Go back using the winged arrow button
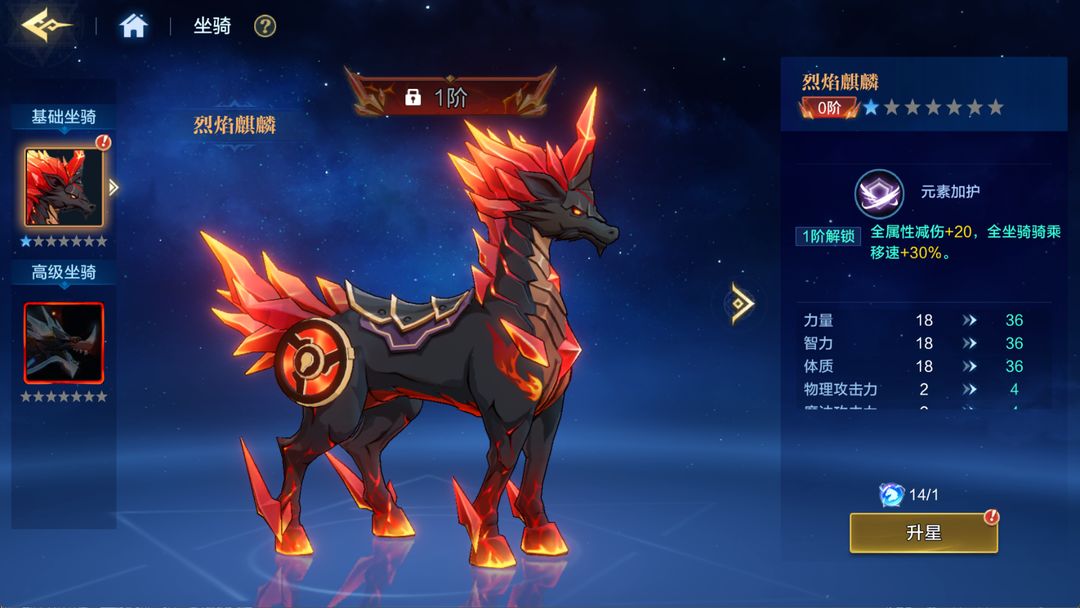This screenshot has height=608, width=1080. (x=45, y=25)
